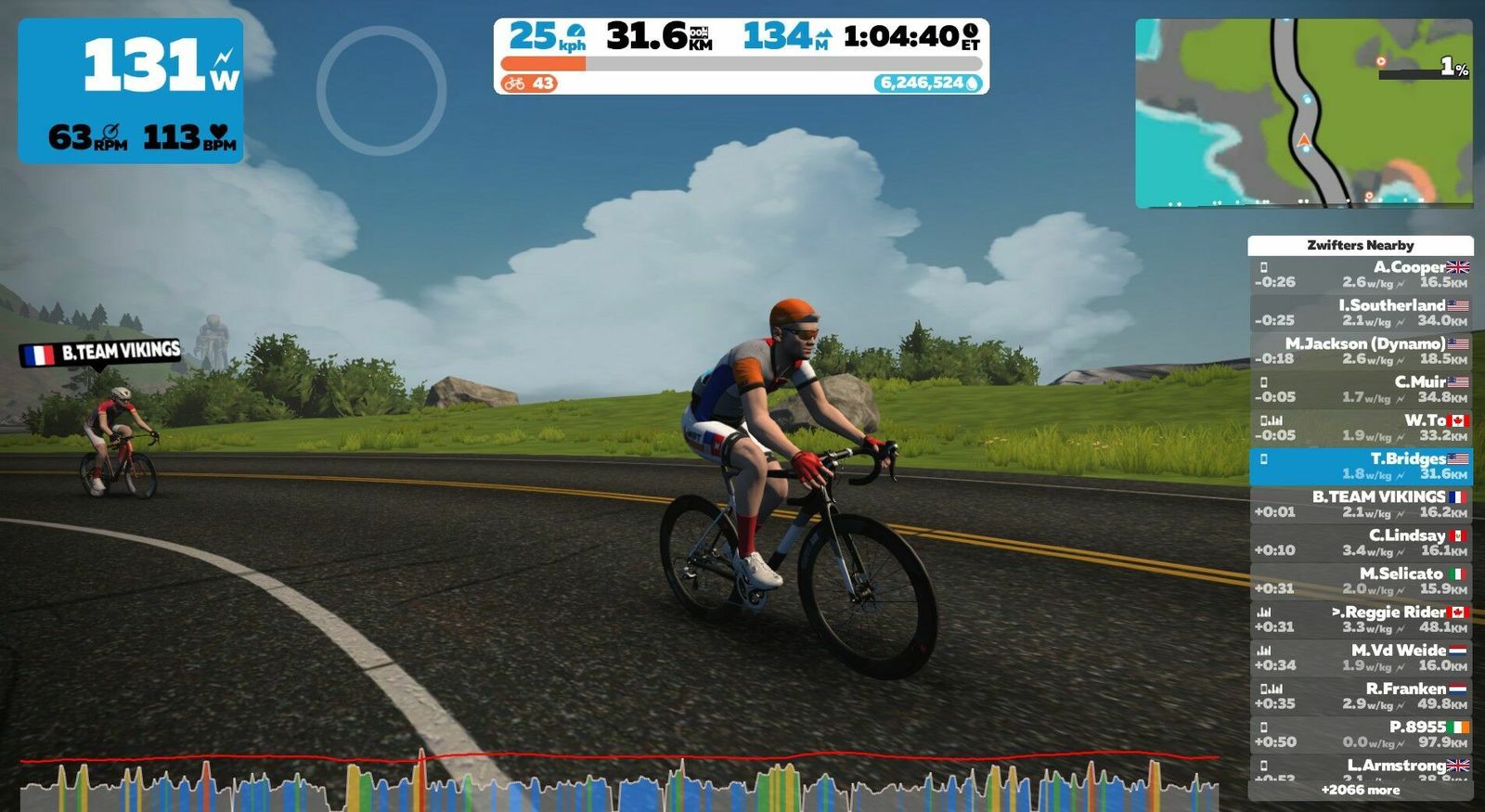Select the Zwifters Nearby header
The image size is (1485, 812).
[1361, 245]
